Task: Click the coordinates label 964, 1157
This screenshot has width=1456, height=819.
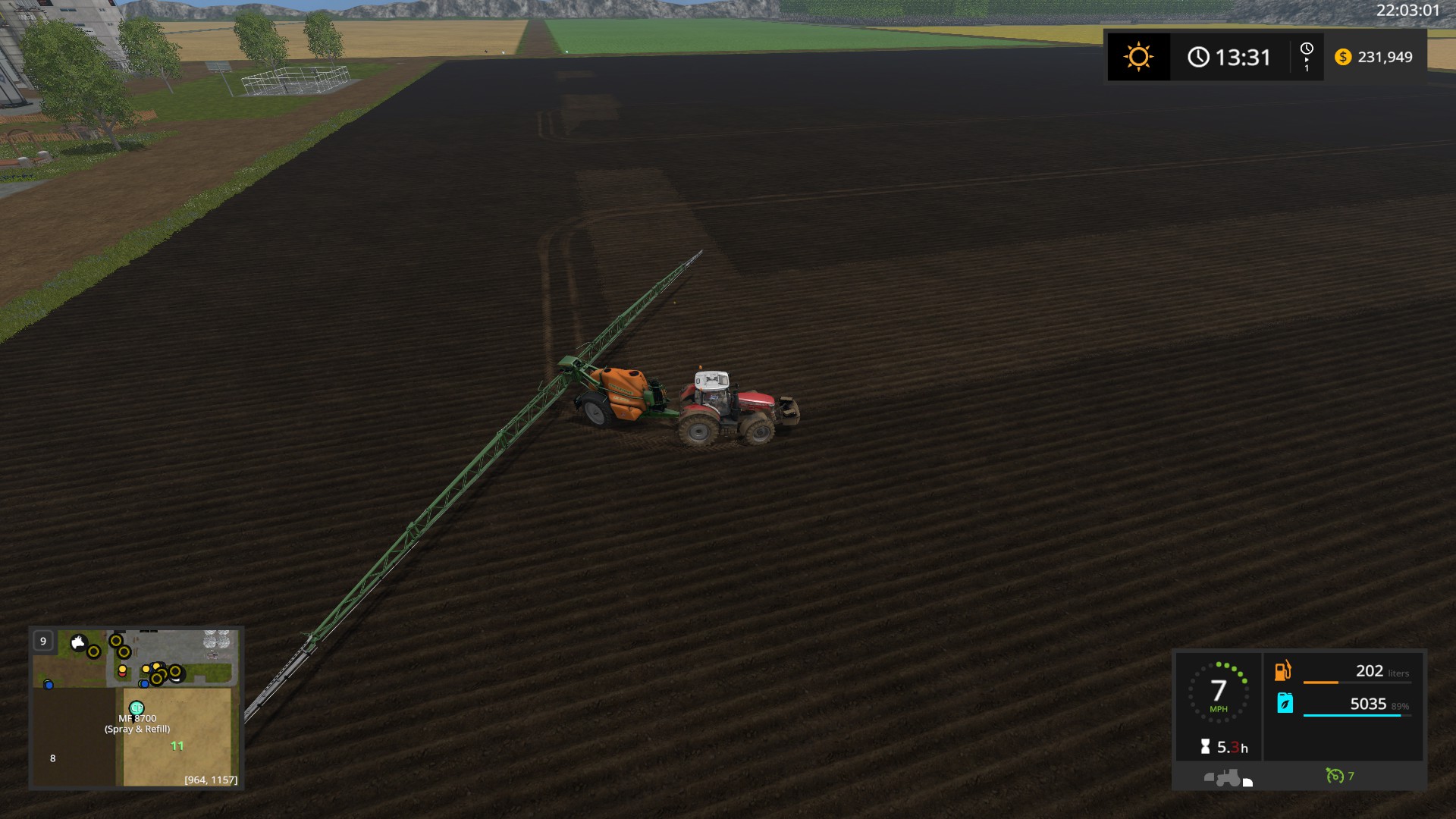Action: 210,780
